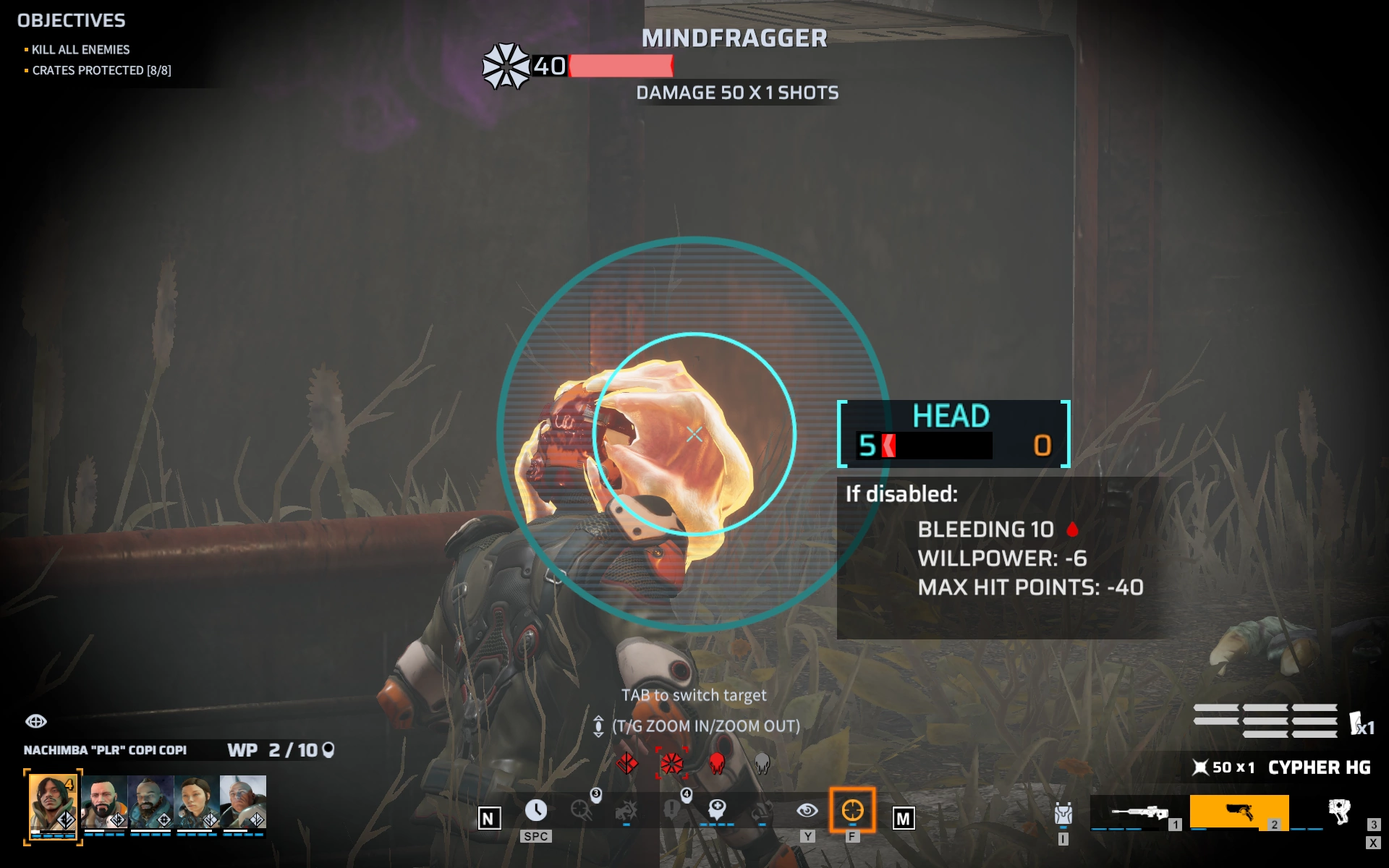Choose the medkit item in slot 3
The width and height of the screenshot is (1389, 868).
click(1339, 812)
